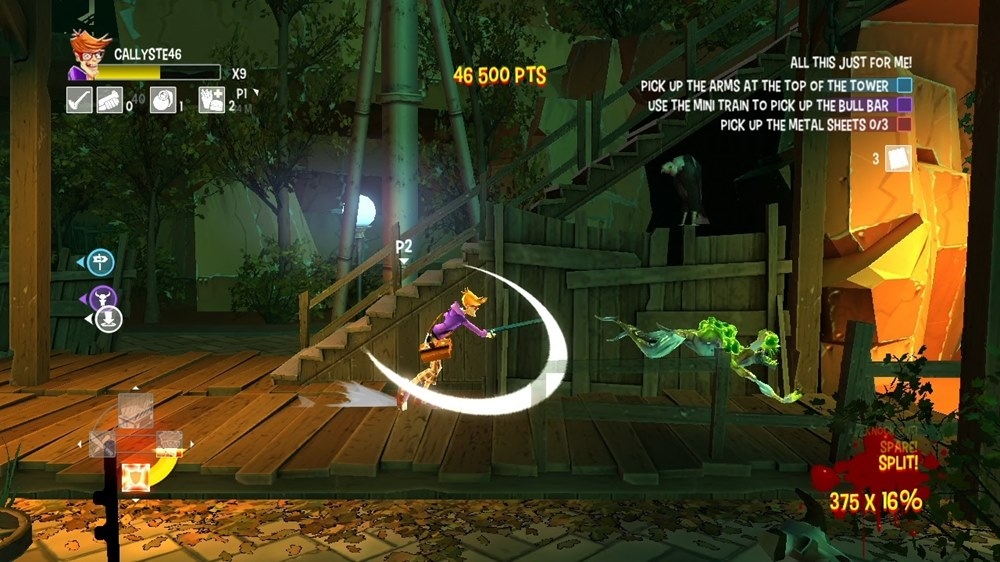Choose the grenade item slot

(x=163, y=100)
